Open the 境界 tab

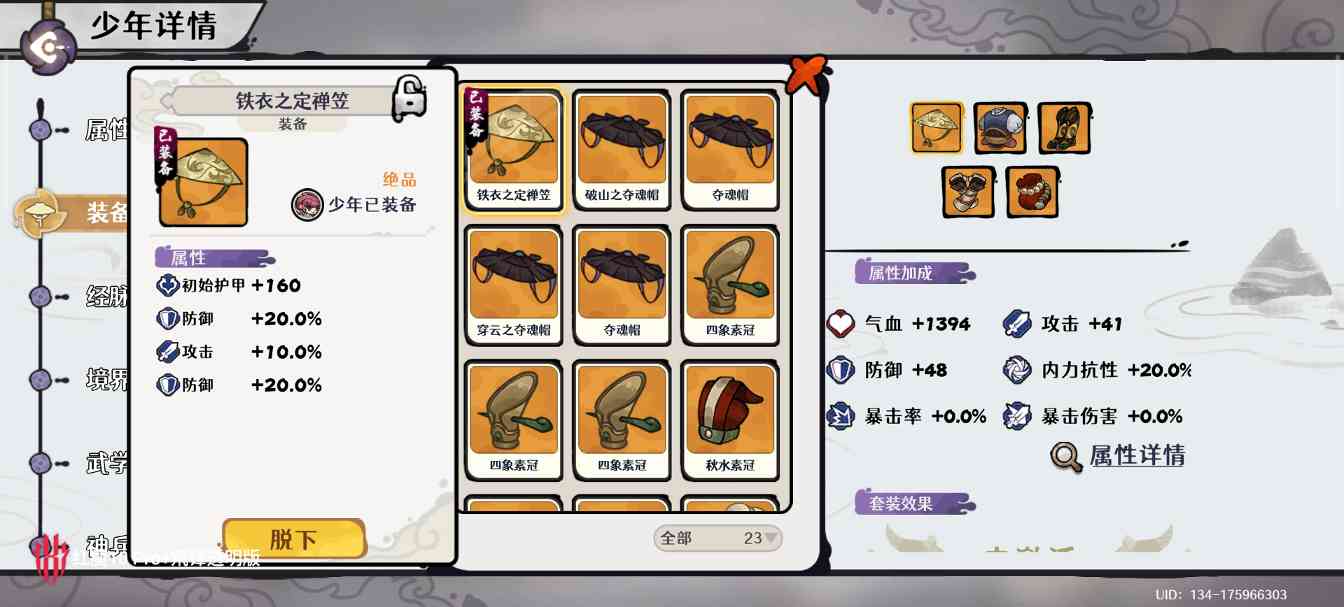pyautogui.click(x=105, y=380)
